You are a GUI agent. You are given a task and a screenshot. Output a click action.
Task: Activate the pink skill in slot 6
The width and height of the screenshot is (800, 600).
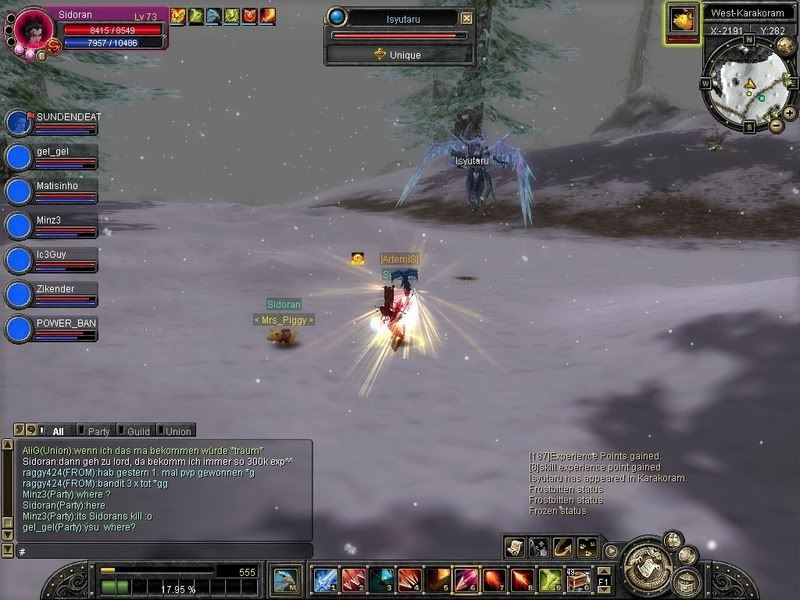[466, 580]
